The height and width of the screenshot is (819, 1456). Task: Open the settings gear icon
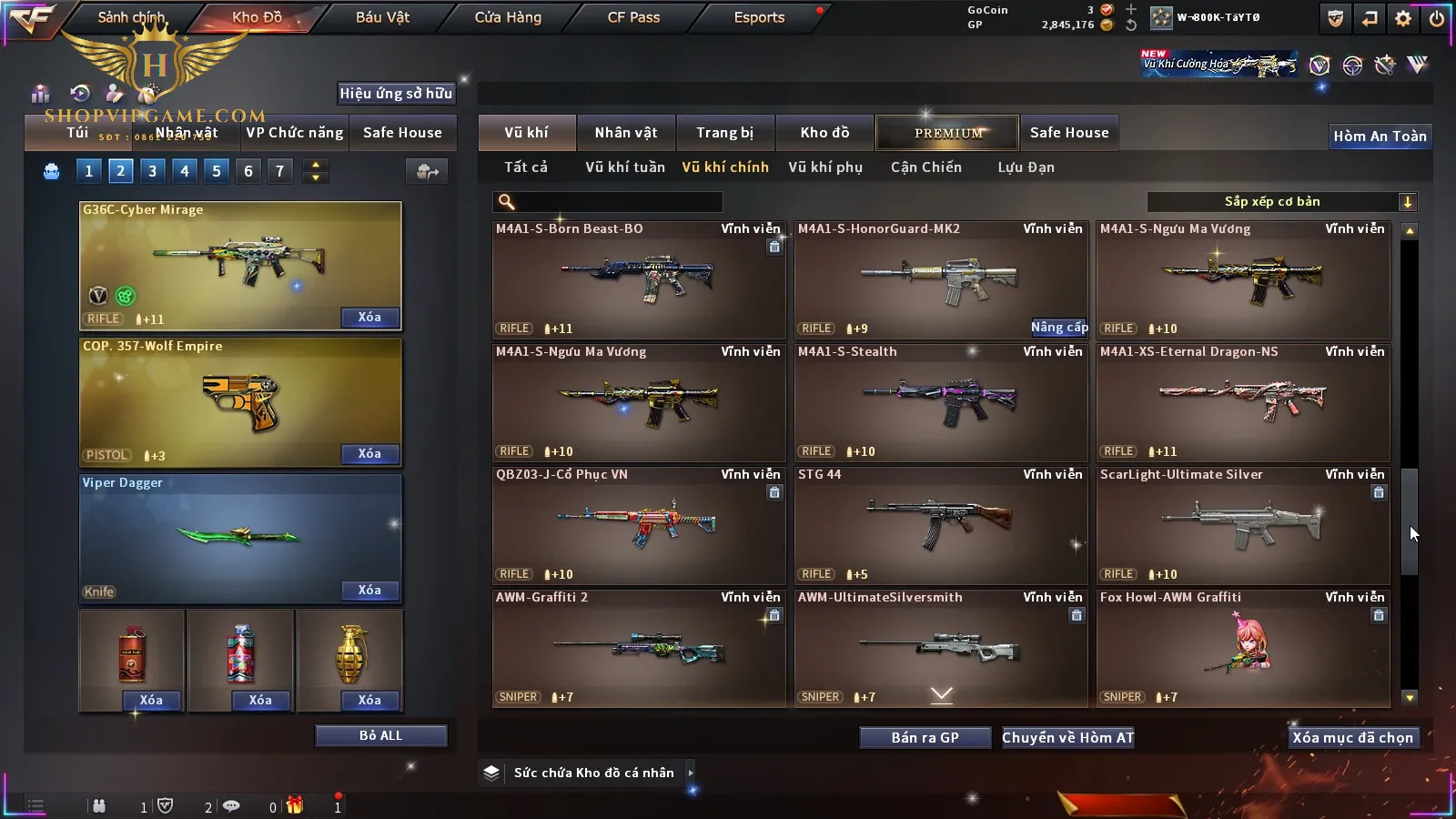pyautogui.click(x=1402, y=18)
